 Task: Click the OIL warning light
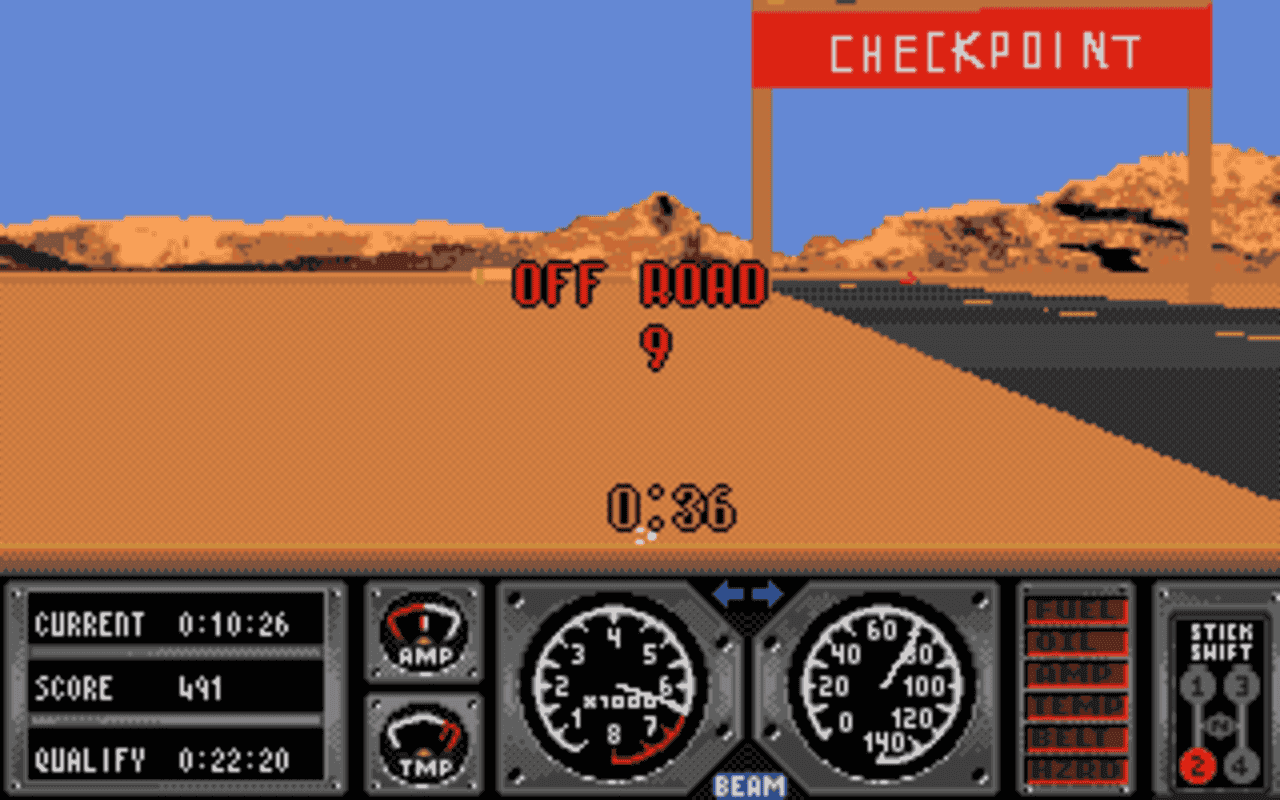click(1075, 640)
